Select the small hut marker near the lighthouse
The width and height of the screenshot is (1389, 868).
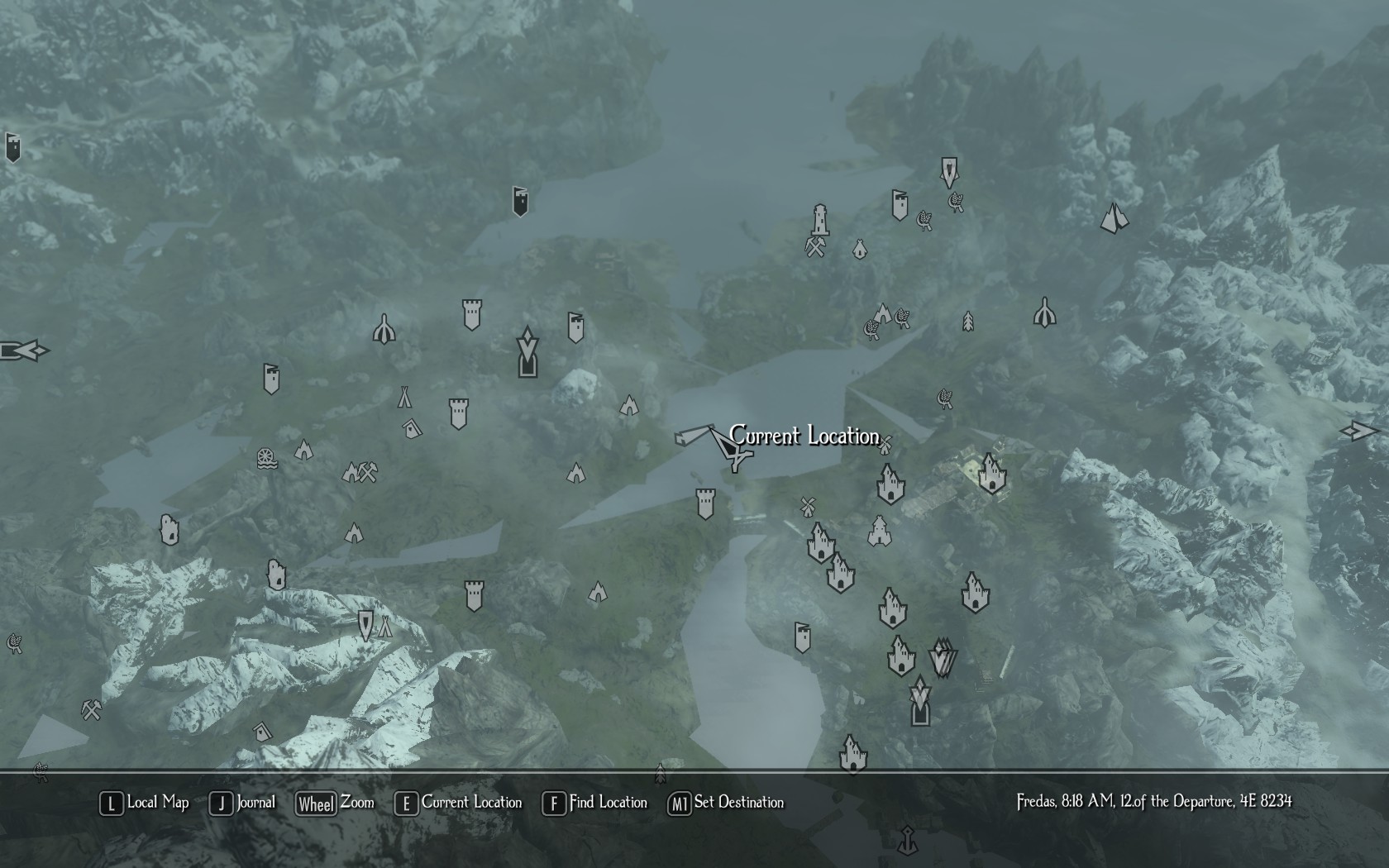pos(859,248)
